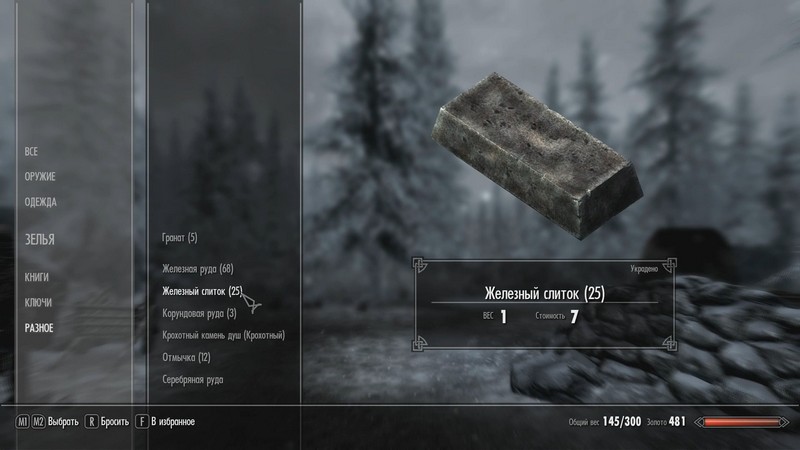Show the ЗЕЛЬЯ category
This screenshot has height=450, width=800.
coord(40,240)
